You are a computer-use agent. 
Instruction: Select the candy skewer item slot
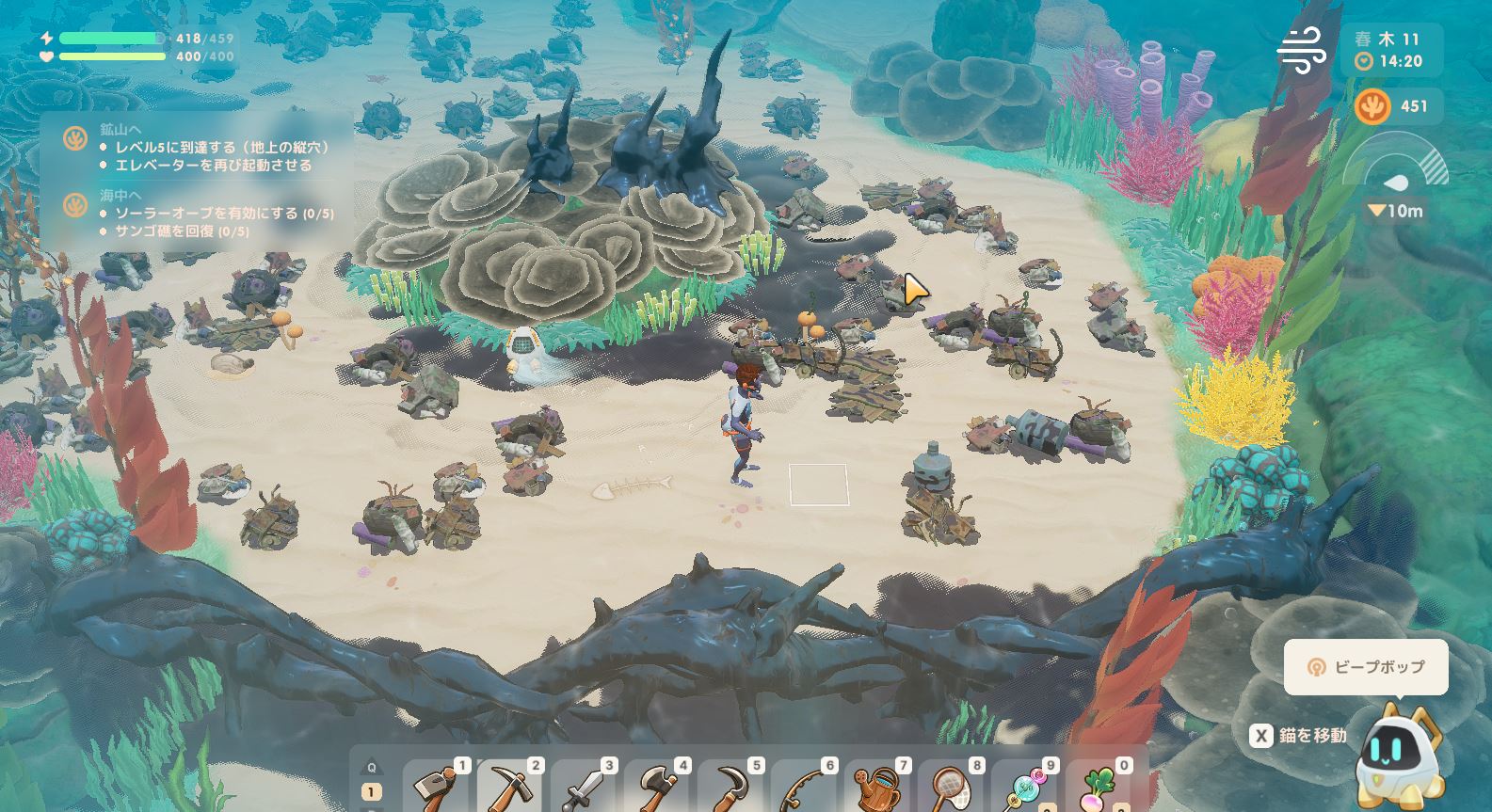tap(1026, 787)
